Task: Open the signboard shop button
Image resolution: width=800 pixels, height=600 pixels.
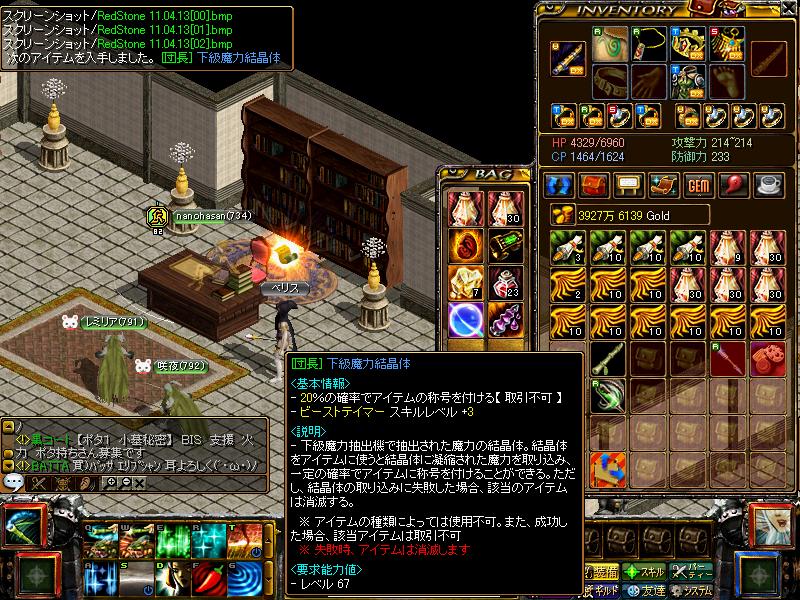Action: 629,185
